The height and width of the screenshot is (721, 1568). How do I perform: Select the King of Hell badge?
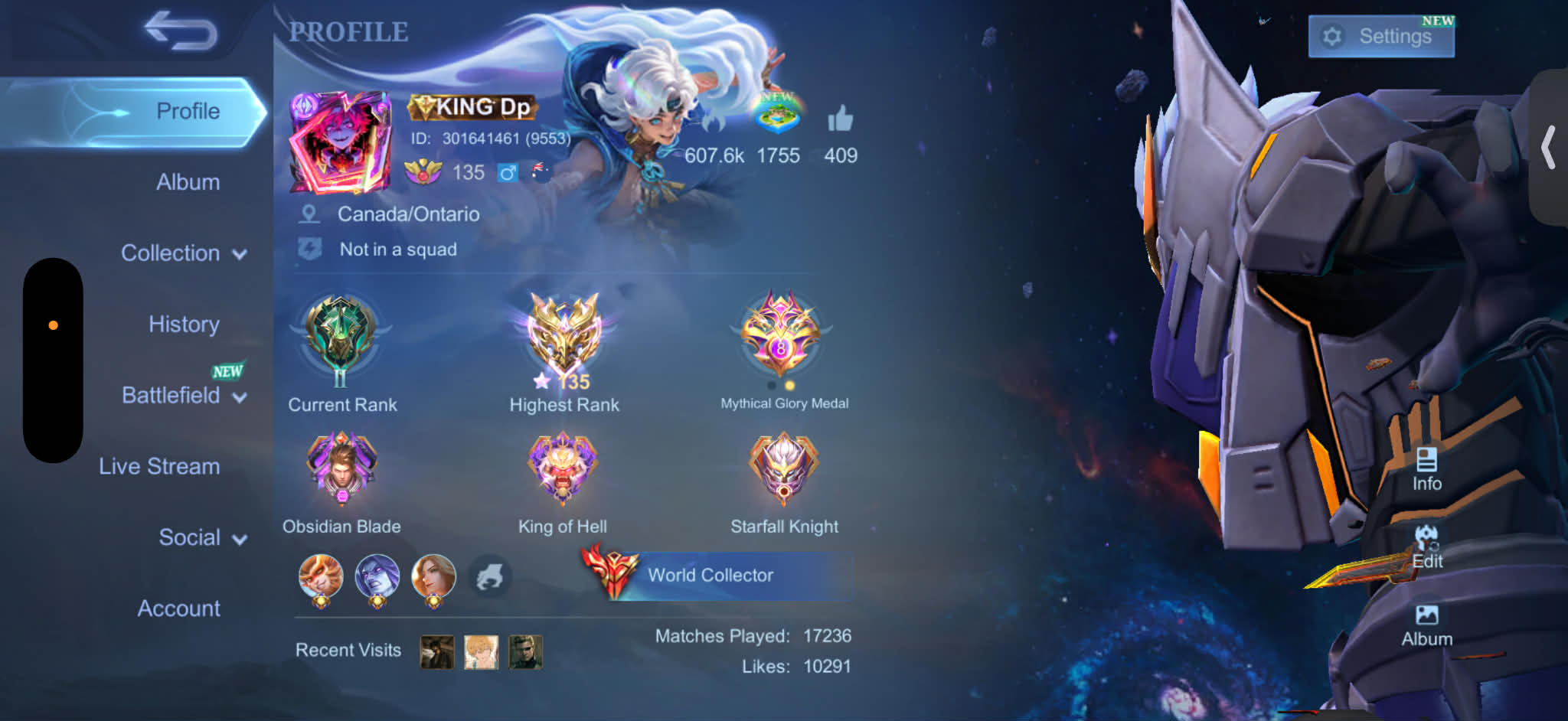(563, 468)
